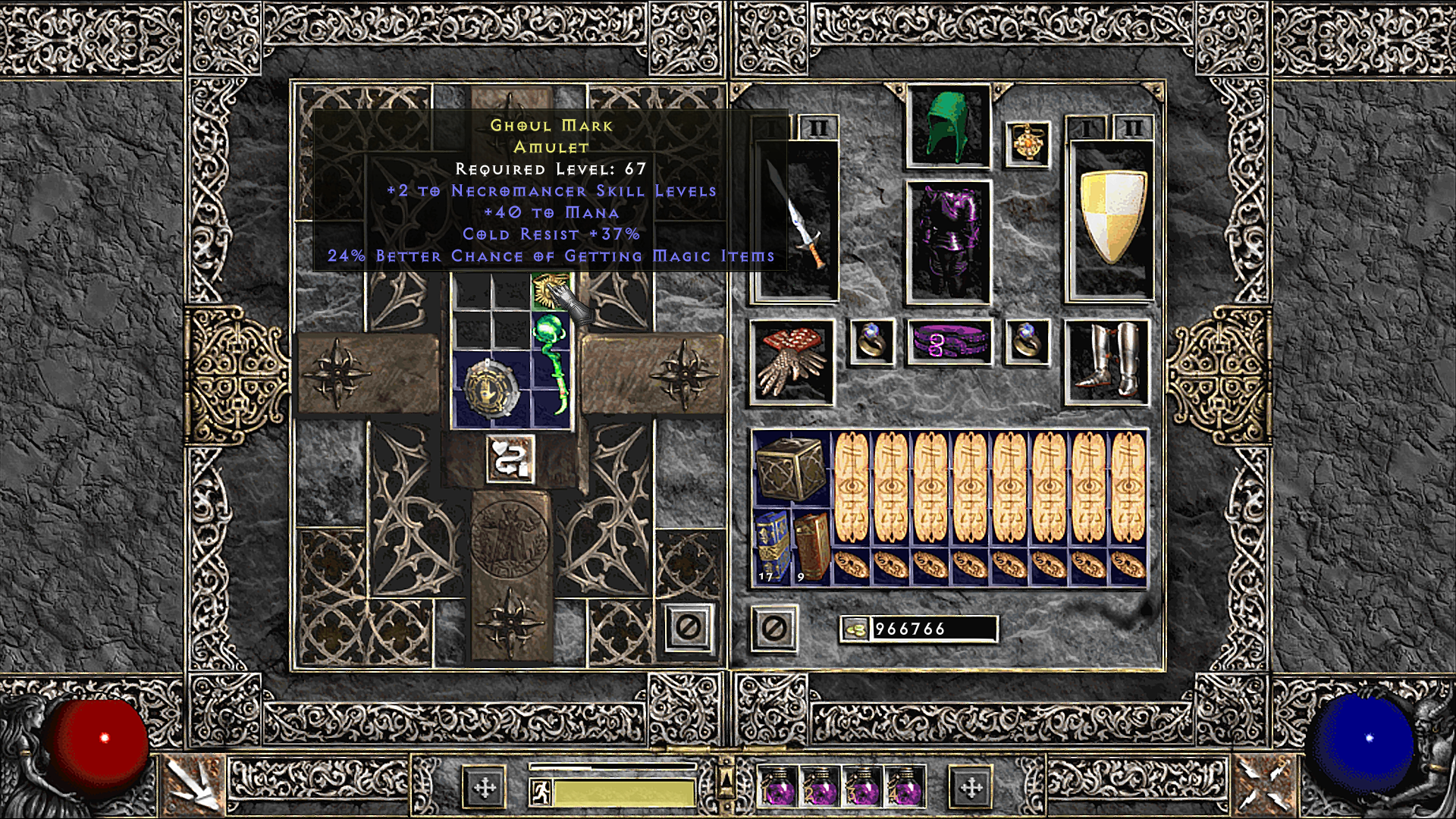Click the gold coin button
The height and width of the screenshot is (819, 1456).
[x=855, y=629]
